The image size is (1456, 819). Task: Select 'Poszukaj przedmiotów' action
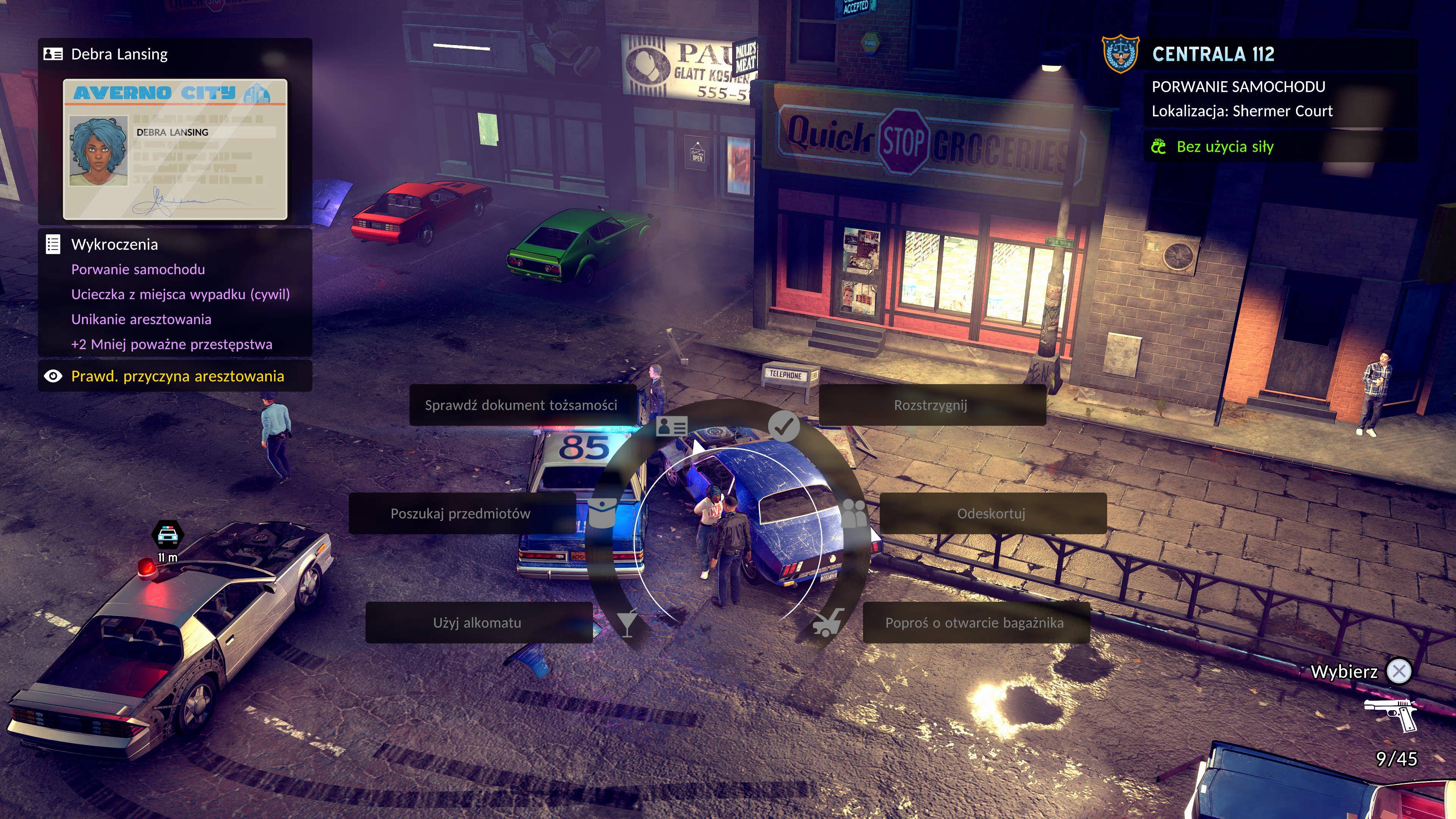(461, 513)
